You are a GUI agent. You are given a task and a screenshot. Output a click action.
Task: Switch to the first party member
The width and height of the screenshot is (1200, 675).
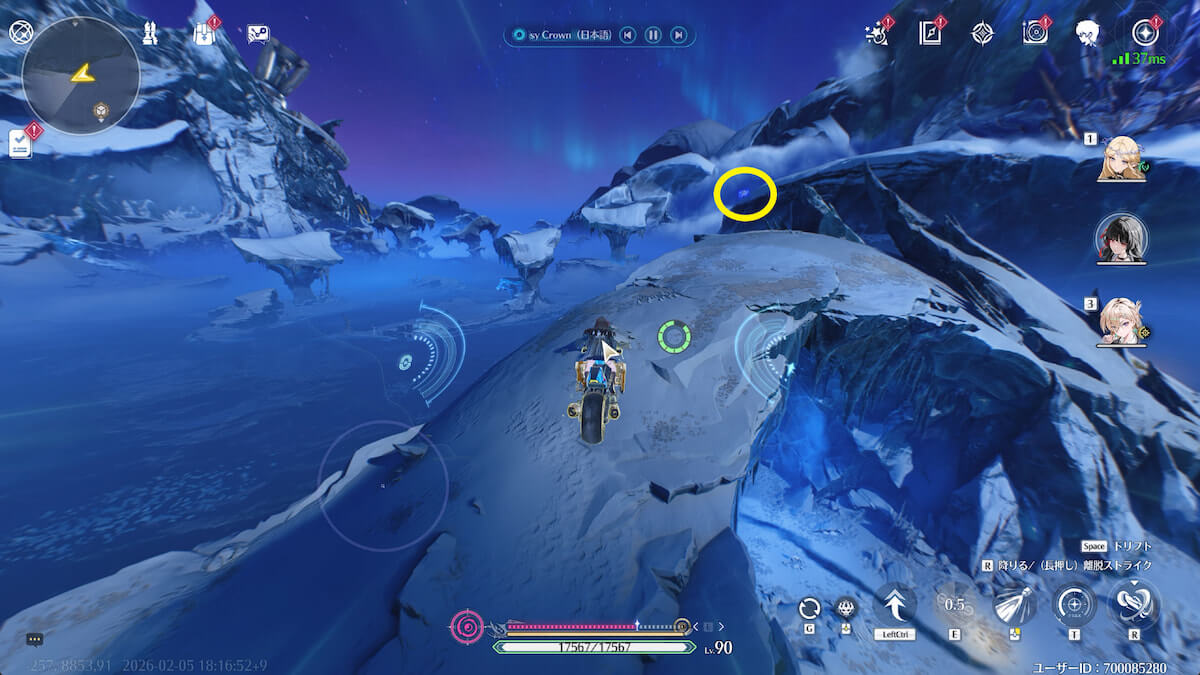coord(1121,158)
